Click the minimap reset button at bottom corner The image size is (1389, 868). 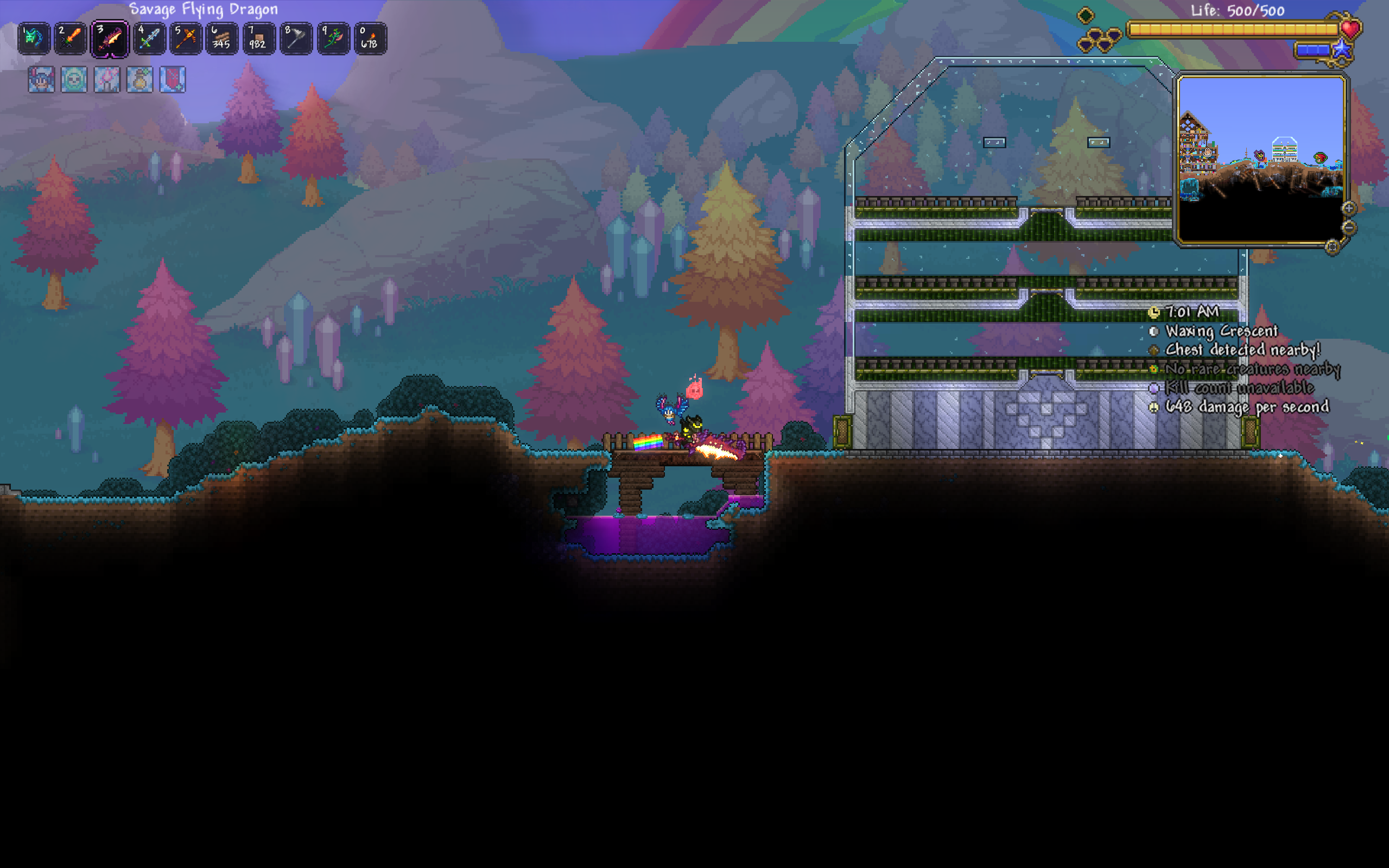coord(1332,247)
